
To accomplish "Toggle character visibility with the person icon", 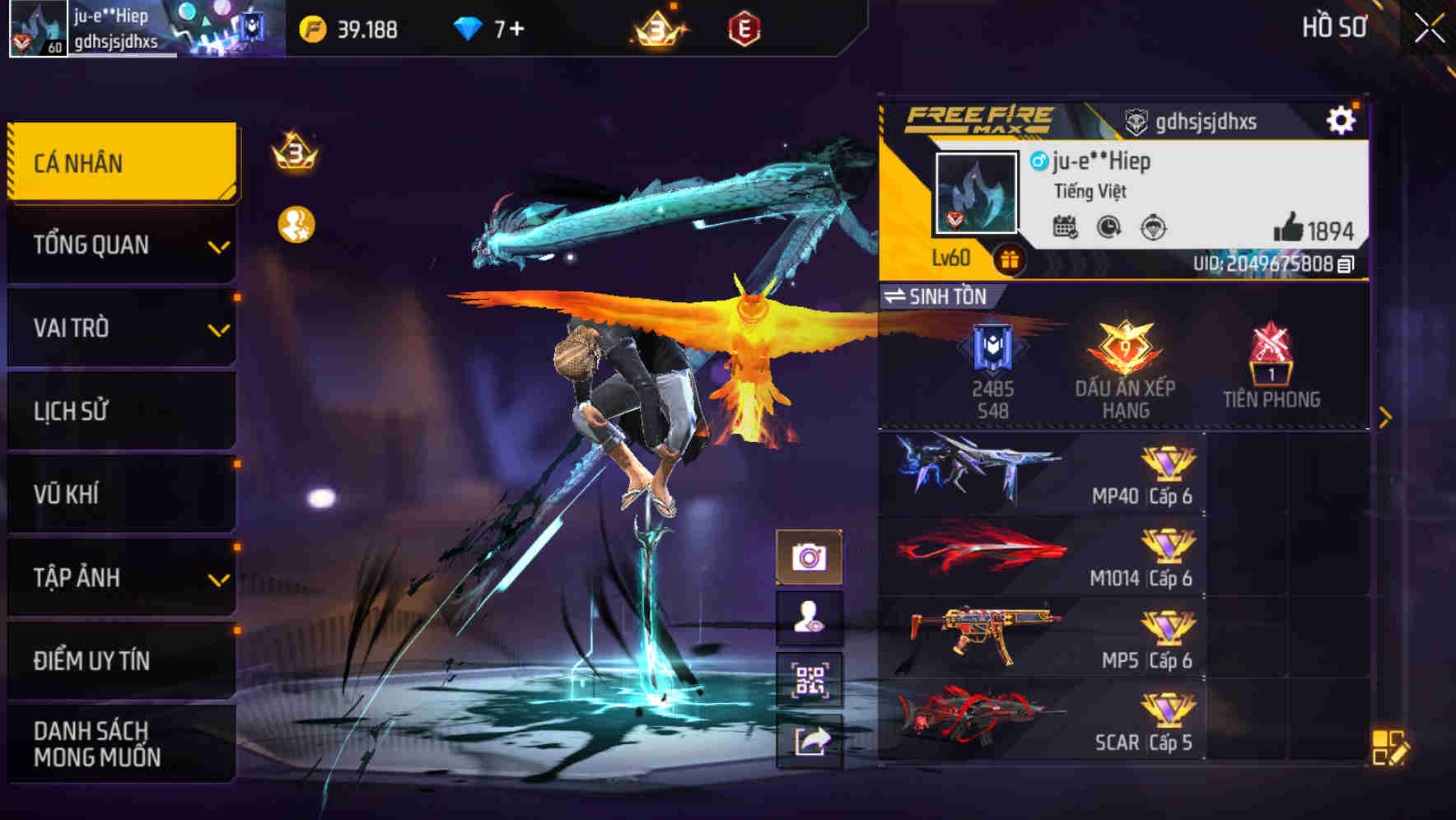I will [x=809, y=617].
